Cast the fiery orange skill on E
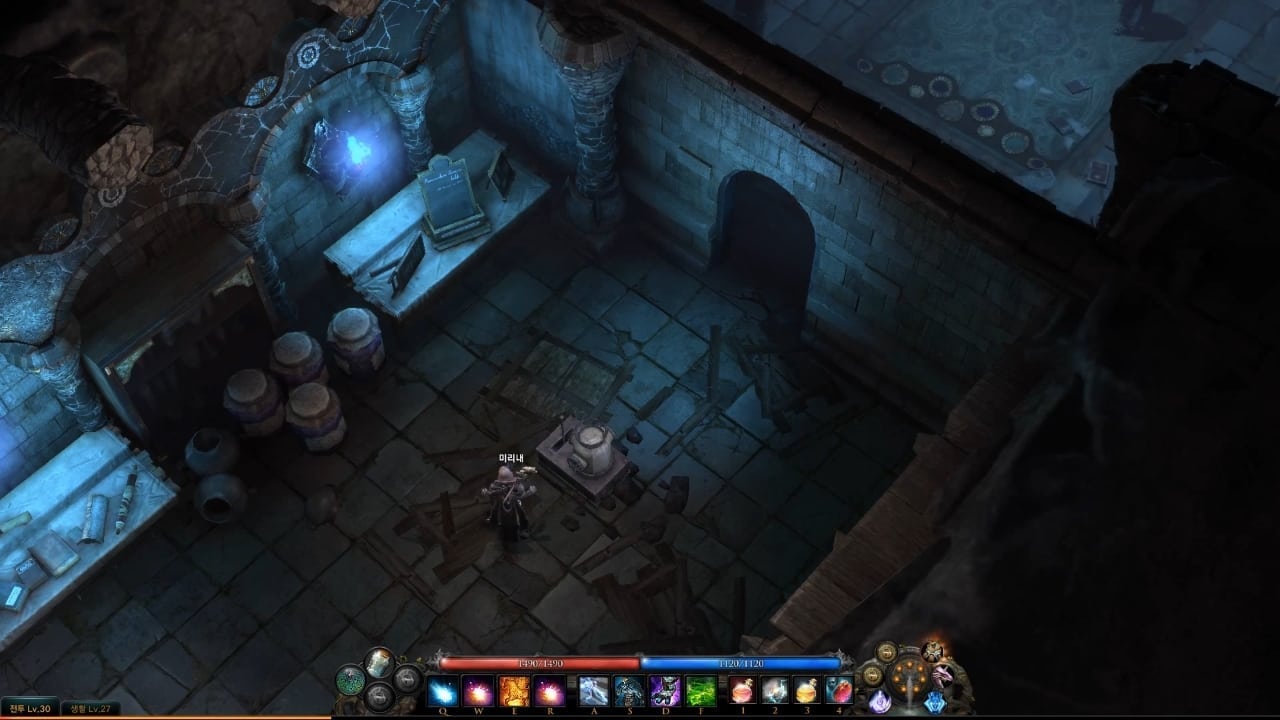This screenshot has height=720, width=1280. (x=514, y=690)
